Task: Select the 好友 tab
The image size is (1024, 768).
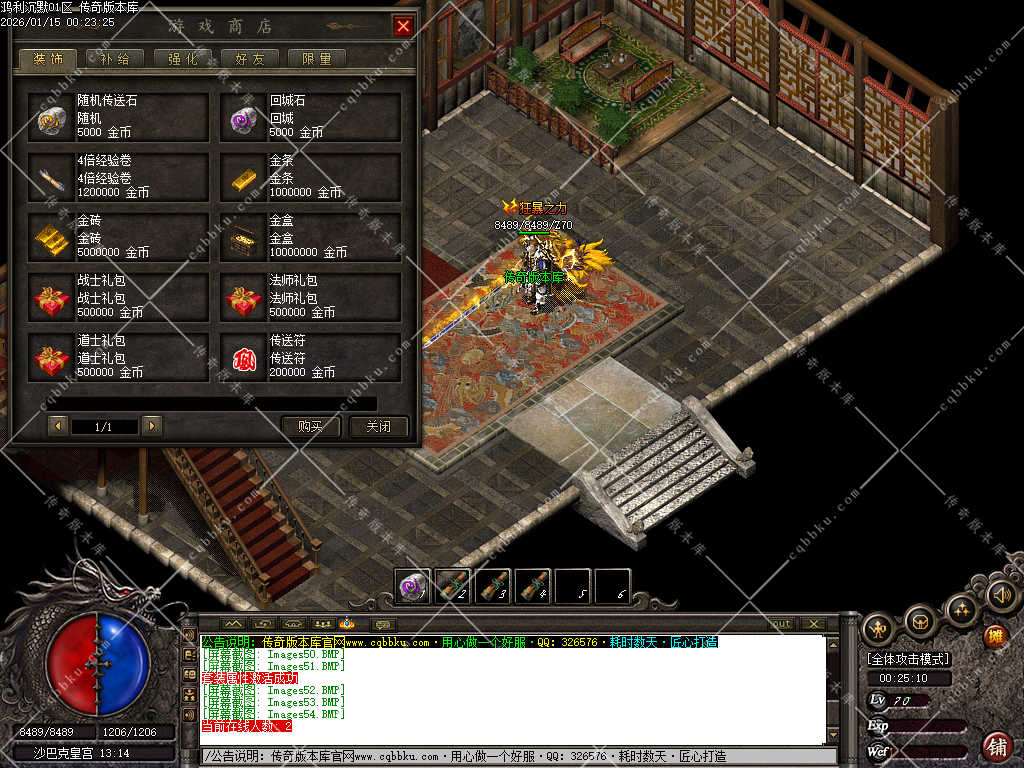Action: (x=249, y=59)
